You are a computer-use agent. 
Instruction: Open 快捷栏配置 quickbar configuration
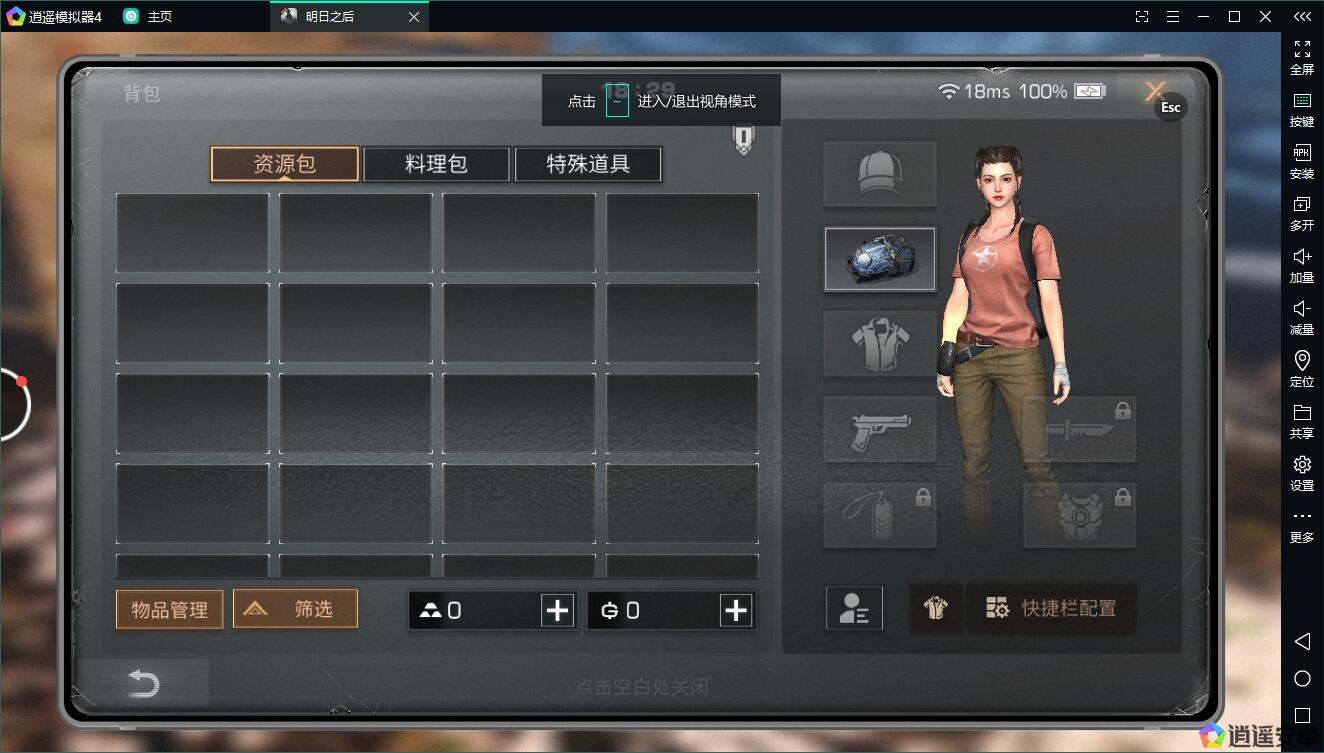[1052, 608]
